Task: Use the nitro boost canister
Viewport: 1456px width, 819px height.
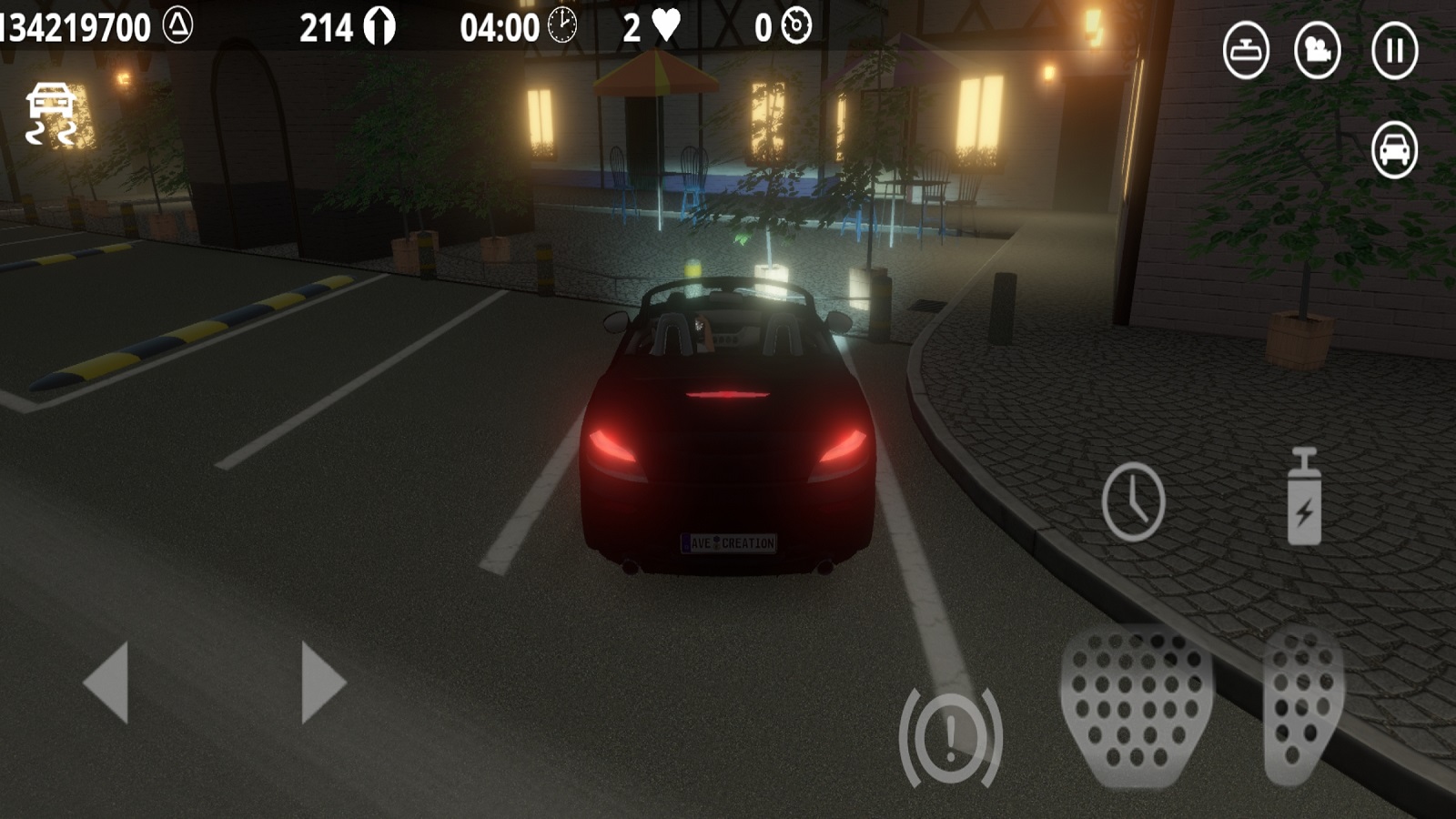Action: click(1304, 497)
